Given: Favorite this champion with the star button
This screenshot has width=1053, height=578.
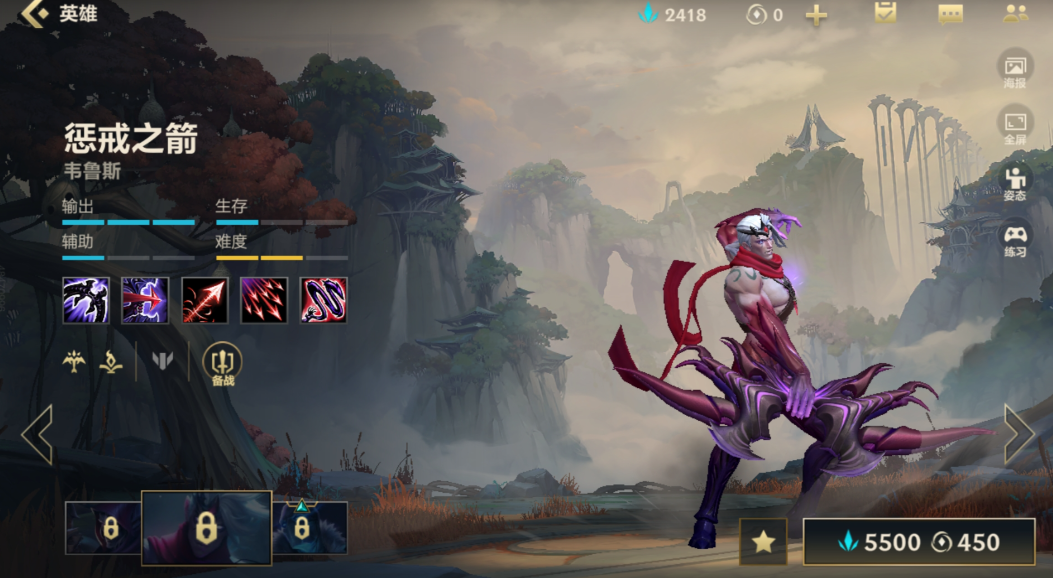Looking at the screenshot, I should pos(763,542).
